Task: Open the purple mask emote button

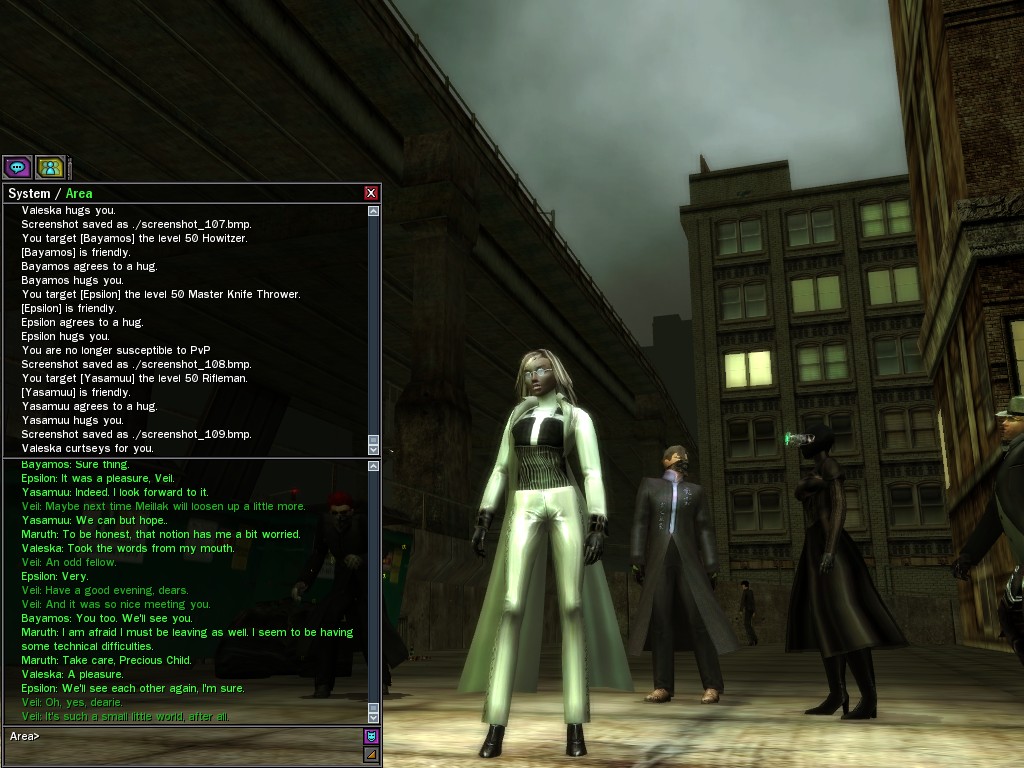Action: click(372, 737)
